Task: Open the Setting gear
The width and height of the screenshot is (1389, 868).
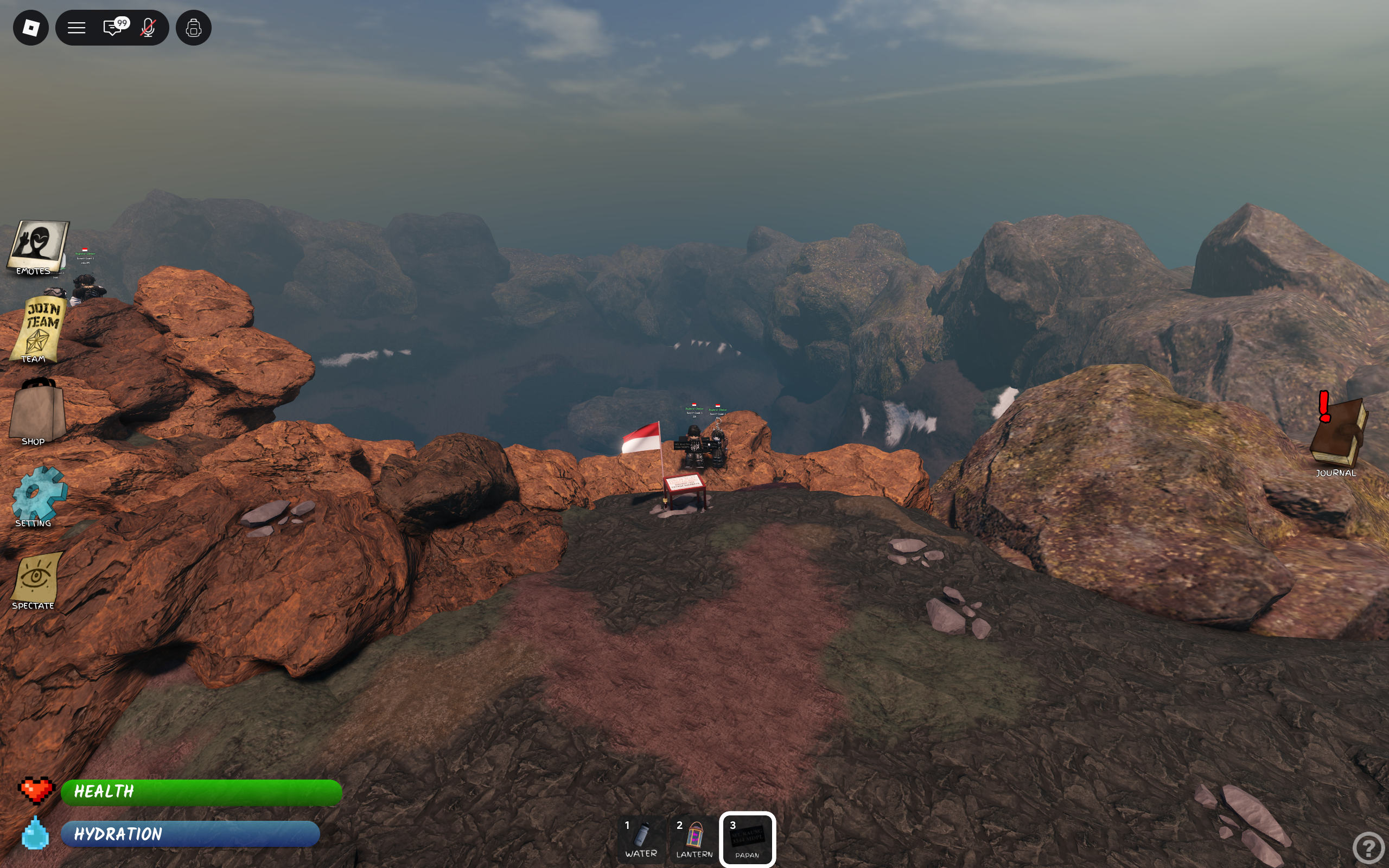Action: 38,495
